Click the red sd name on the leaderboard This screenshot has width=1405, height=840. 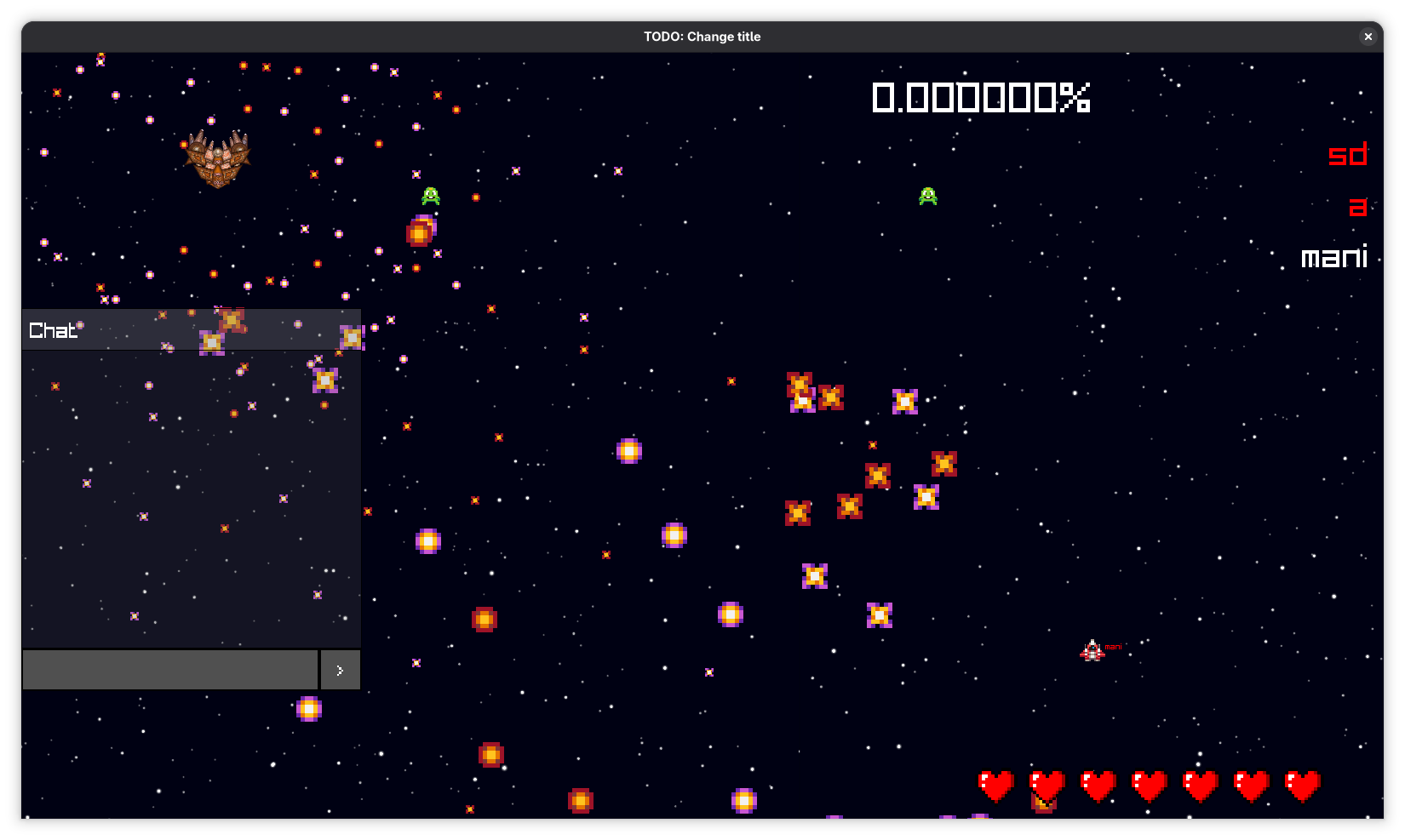point(1348,155)
